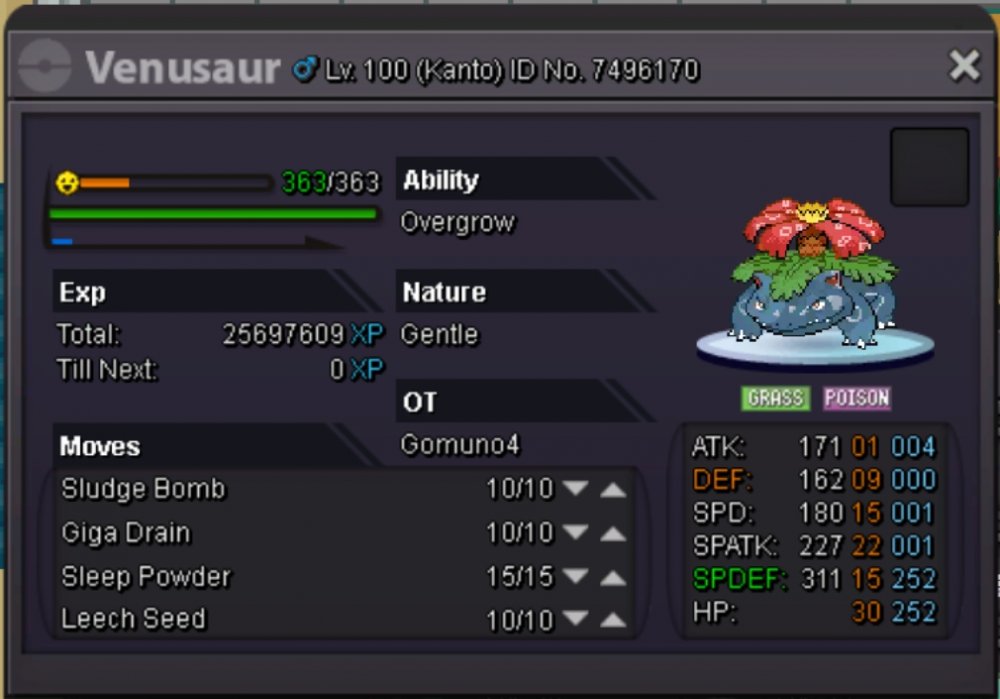
Task: Click the empty held item slot
Action: pyautogui.click(x=929, y=167)
